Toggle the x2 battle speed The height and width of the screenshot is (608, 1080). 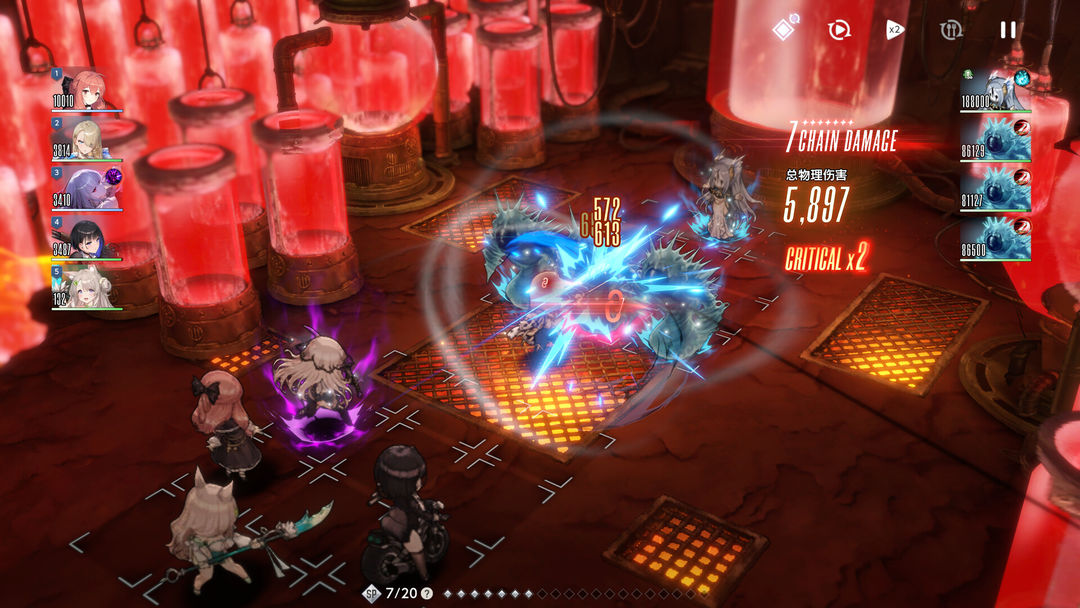(894, 30)
